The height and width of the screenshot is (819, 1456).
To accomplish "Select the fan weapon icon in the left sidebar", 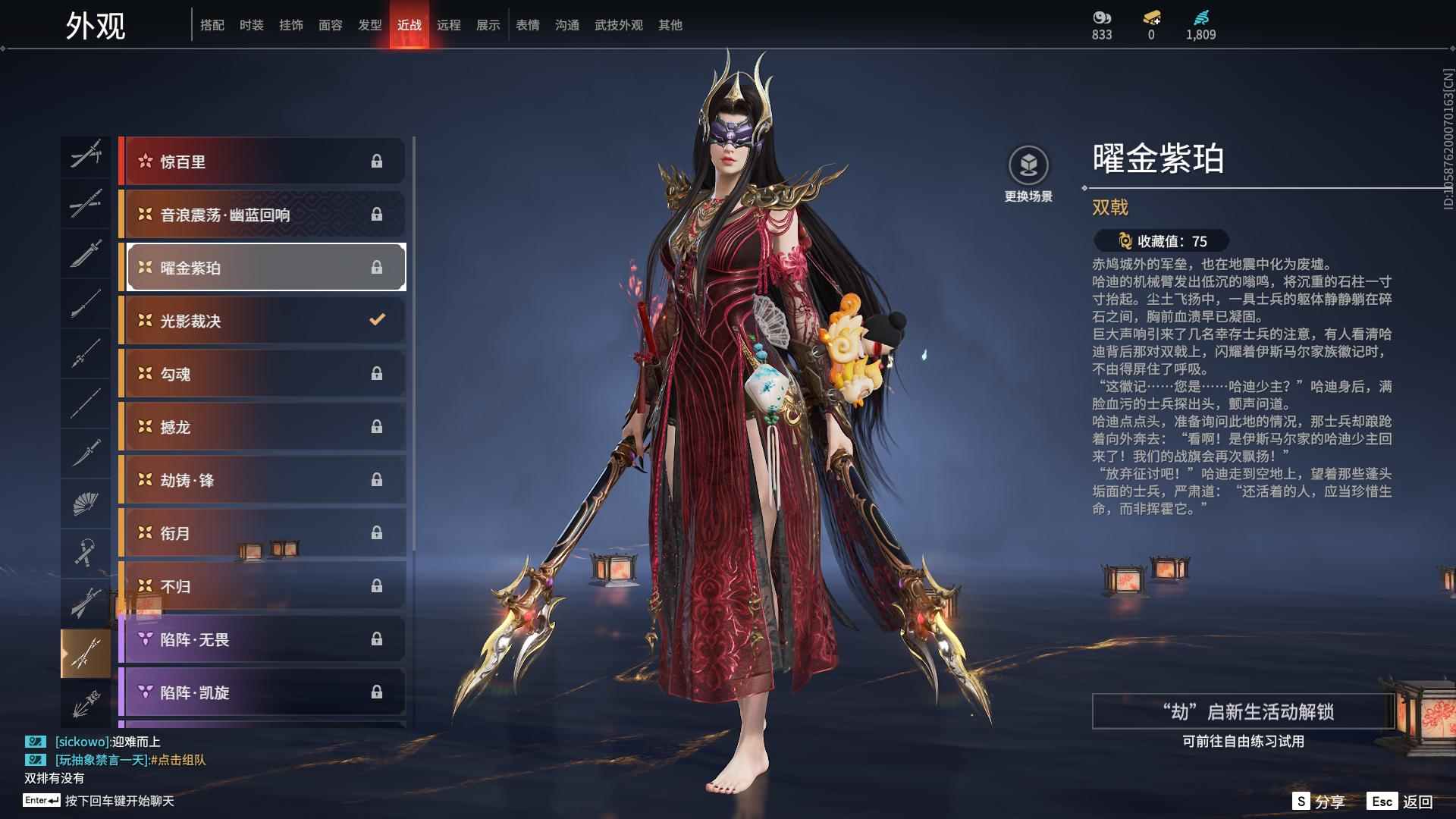I will click(x=86, y=503).
